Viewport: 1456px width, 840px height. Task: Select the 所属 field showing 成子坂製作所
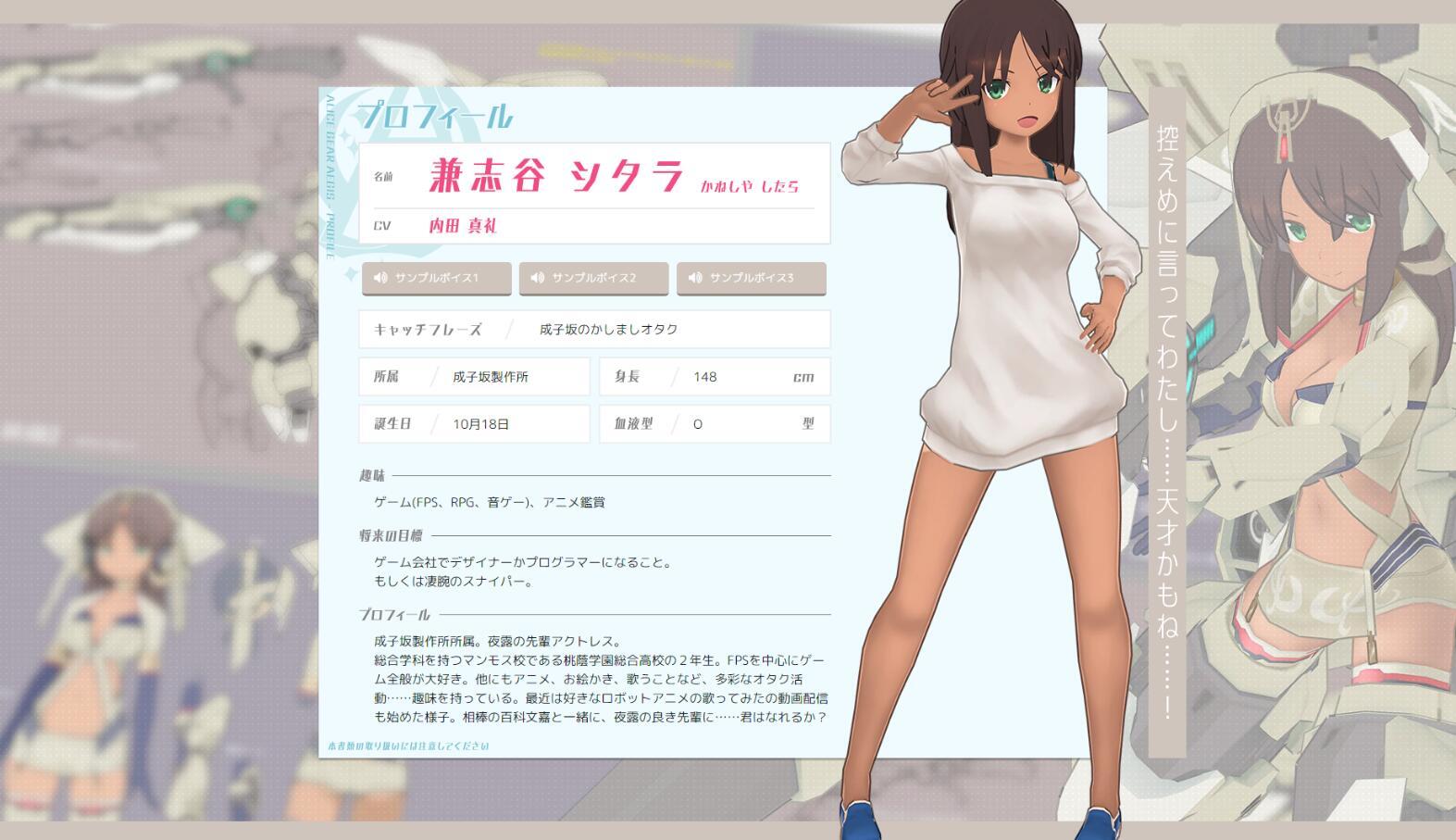coord(474,377)
